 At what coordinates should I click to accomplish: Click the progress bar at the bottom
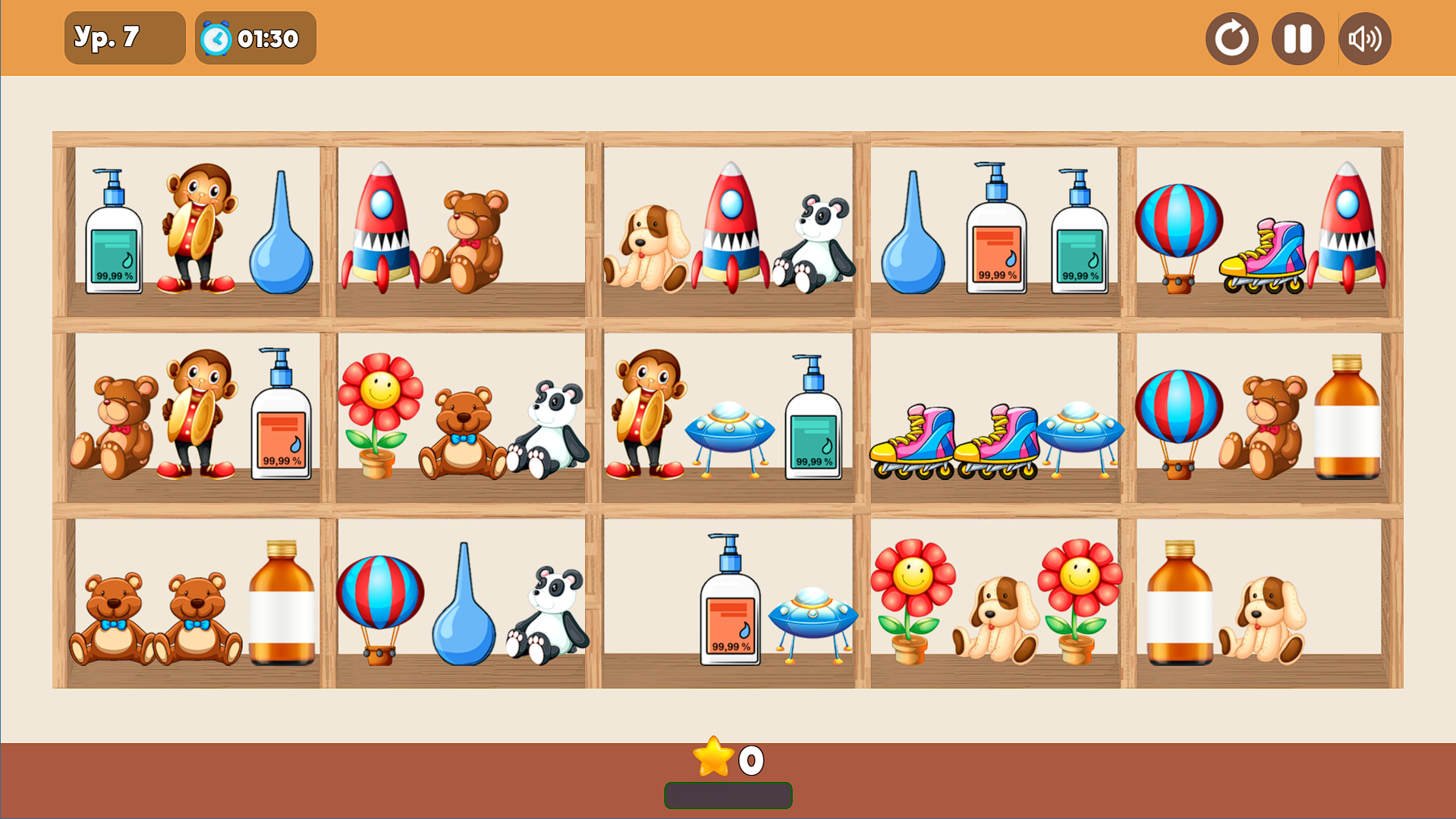(x=728, y=795)
